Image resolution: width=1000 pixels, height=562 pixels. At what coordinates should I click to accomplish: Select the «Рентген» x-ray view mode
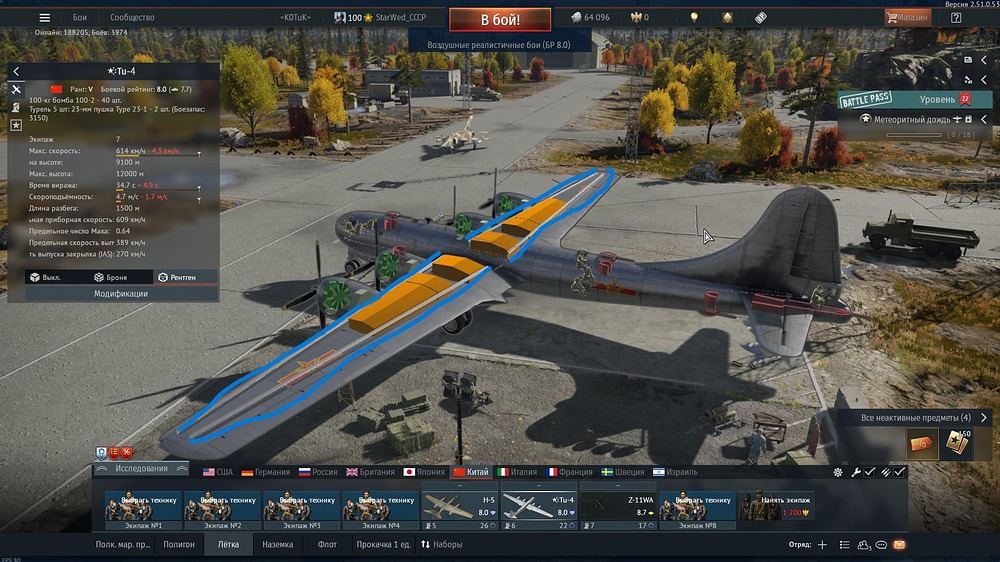[177, 277]
